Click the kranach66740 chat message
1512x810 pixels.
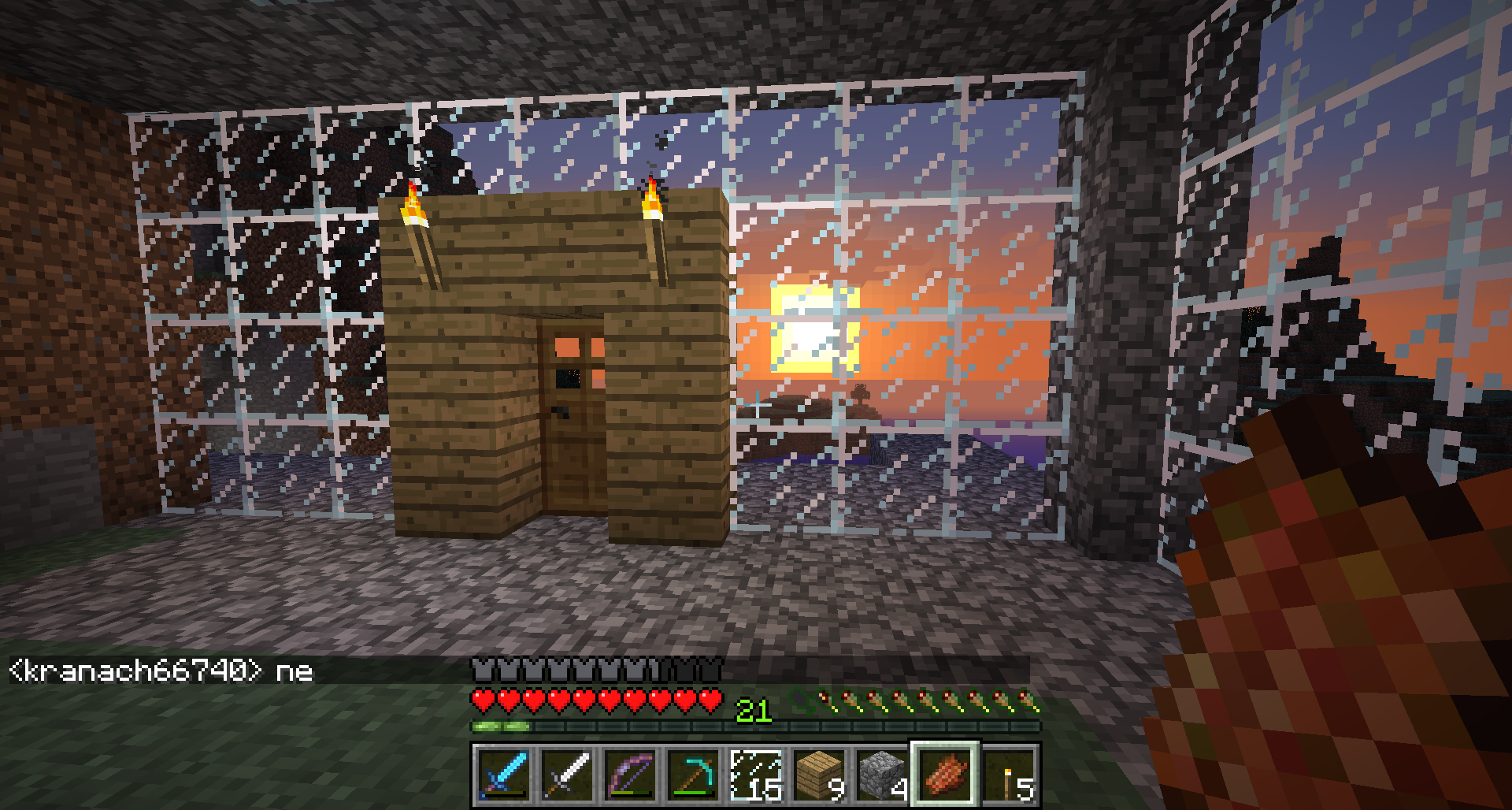coord(161,671)
